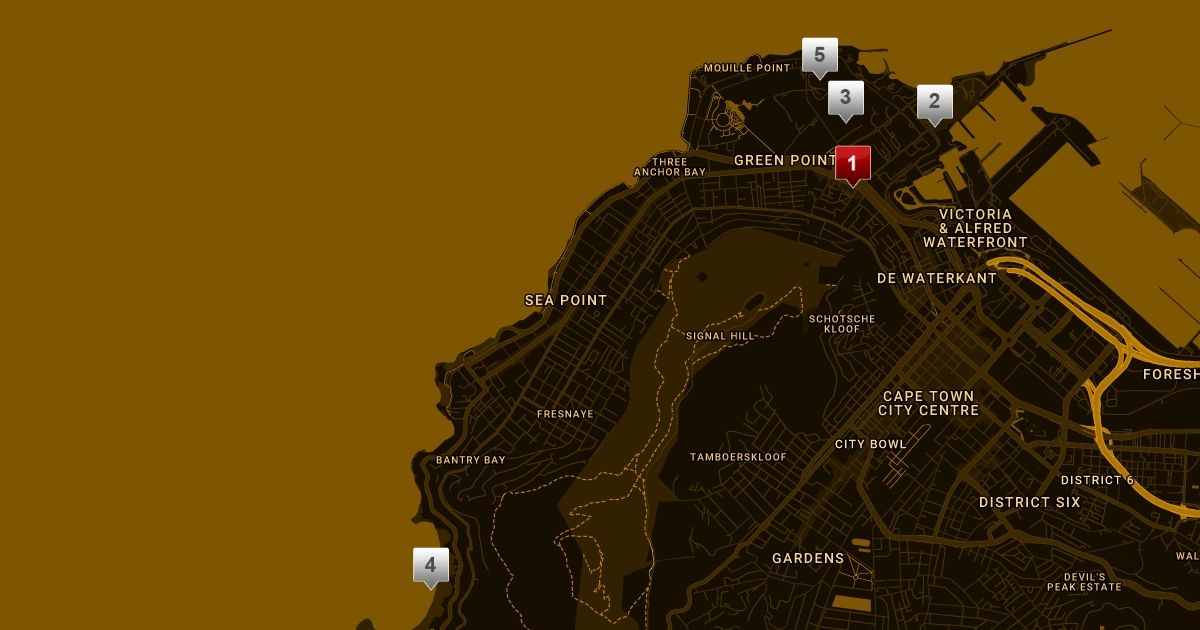Select map marker number 5
The width and height of the screenshot is (1200, 630).
tap(820, 55)
